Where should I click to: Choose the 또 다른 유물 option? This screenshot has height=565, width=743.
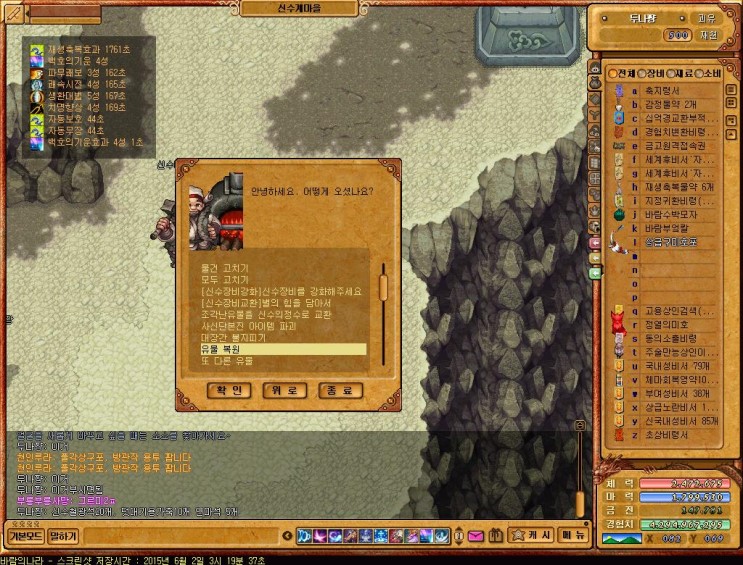227,360
